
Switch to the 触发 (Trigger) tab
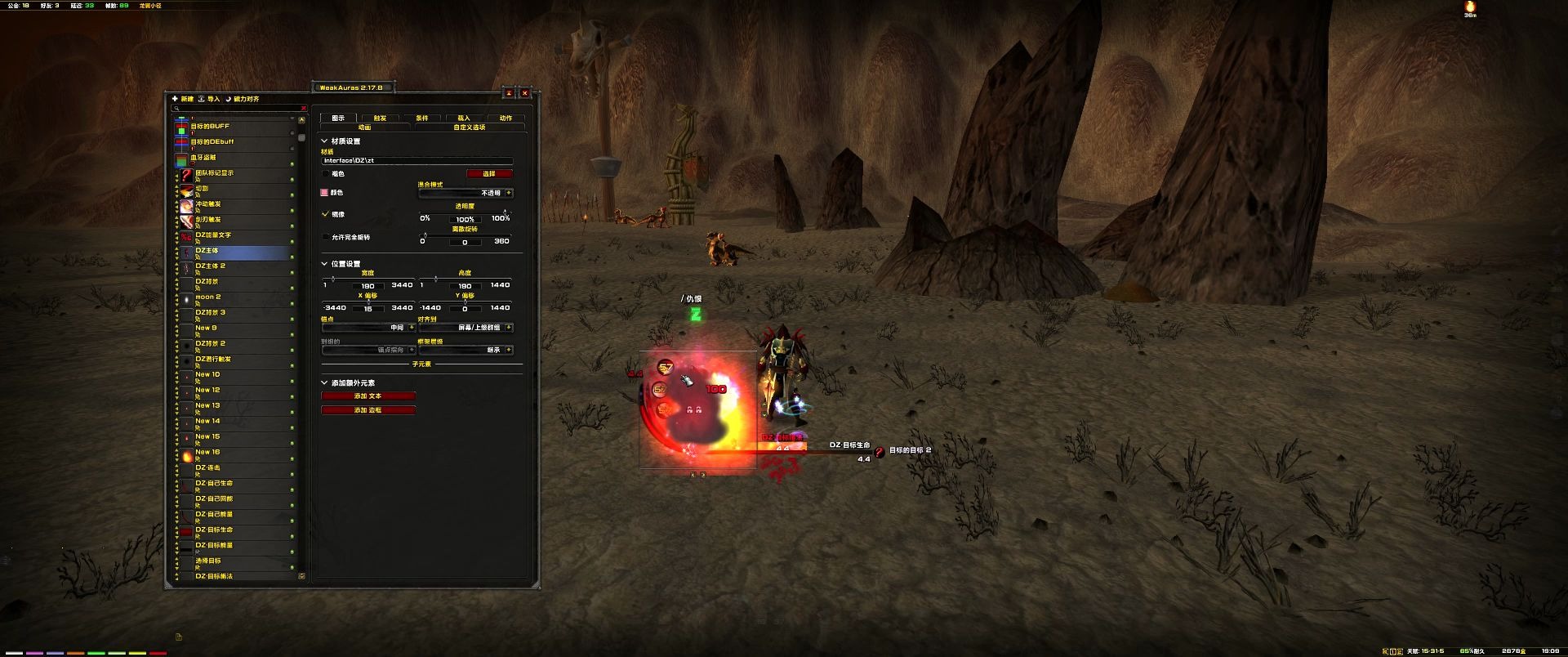(380, 118)
